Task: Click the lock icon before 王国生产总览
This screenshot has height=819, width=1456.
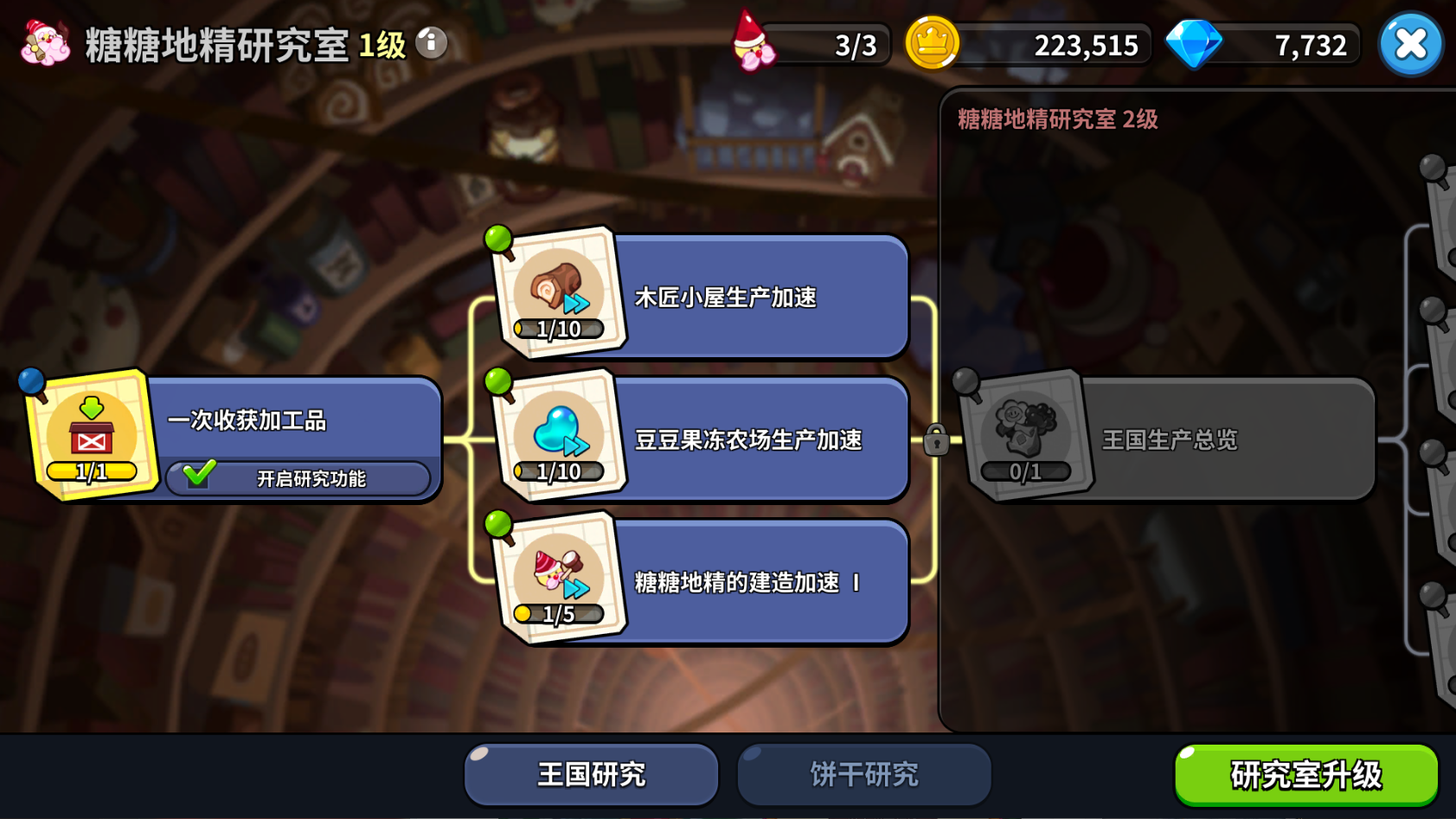Action: click(x=937, y=440)
